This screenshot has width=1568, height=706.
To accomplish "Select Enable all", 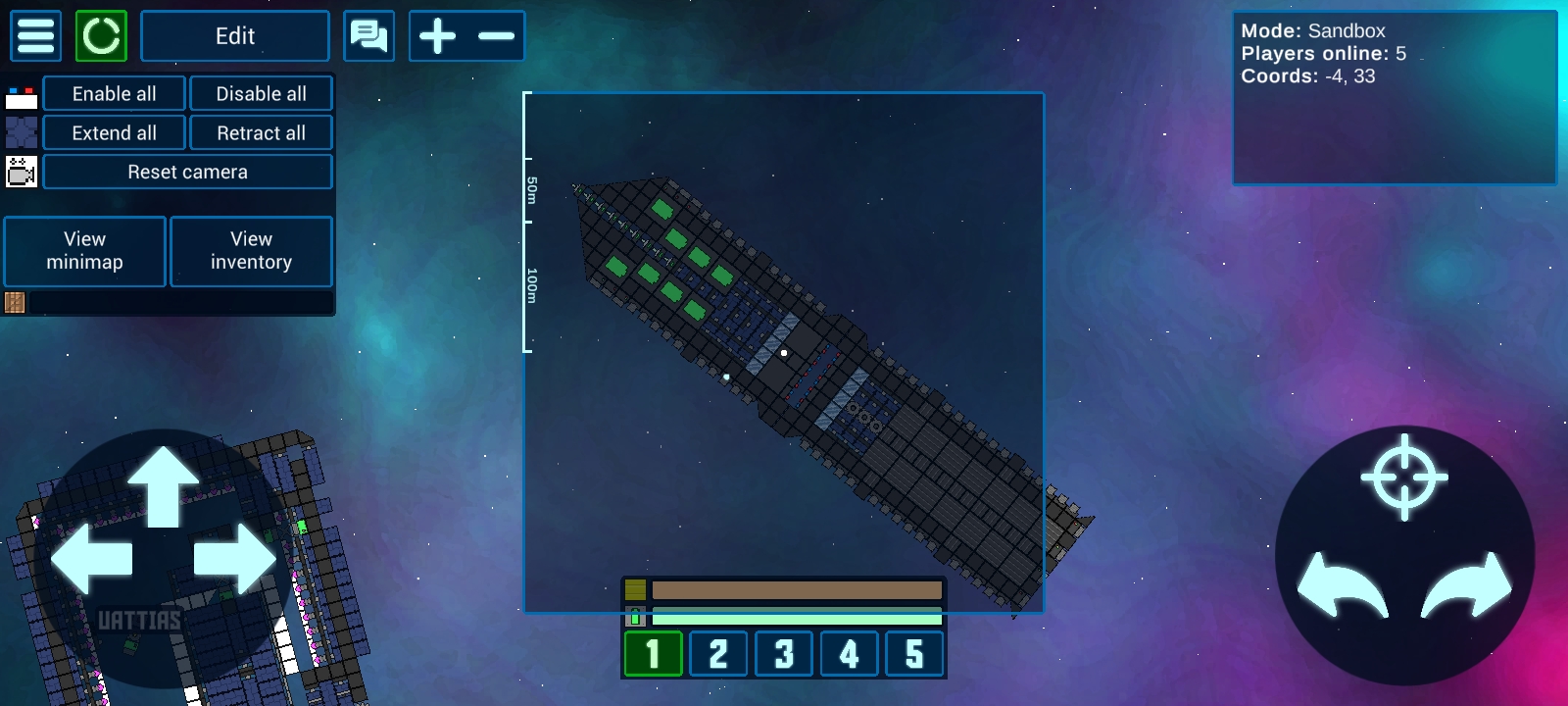I will click(x=115, y=94).
